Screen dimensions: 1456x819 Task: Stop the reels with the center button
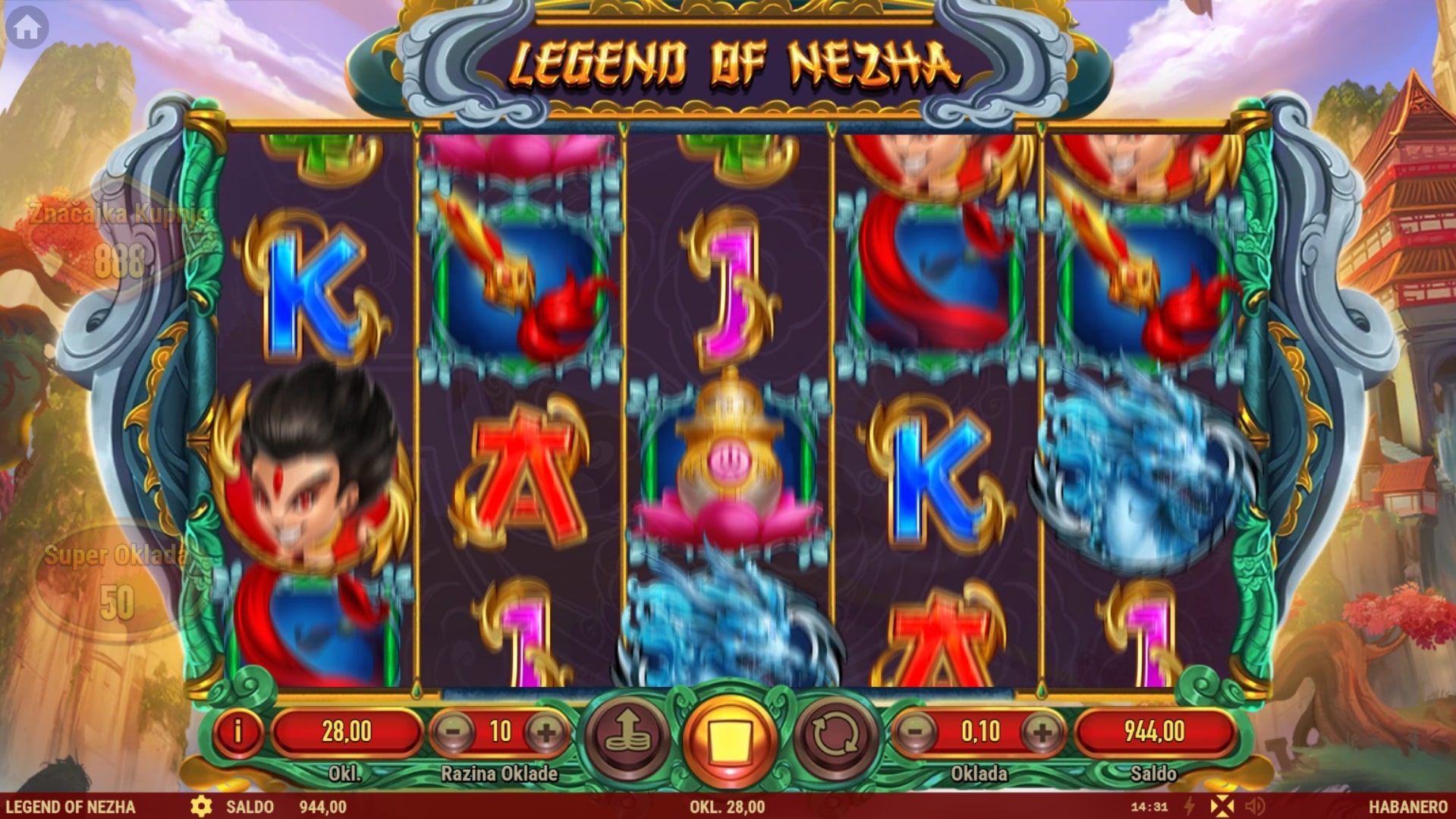point(729,738)
